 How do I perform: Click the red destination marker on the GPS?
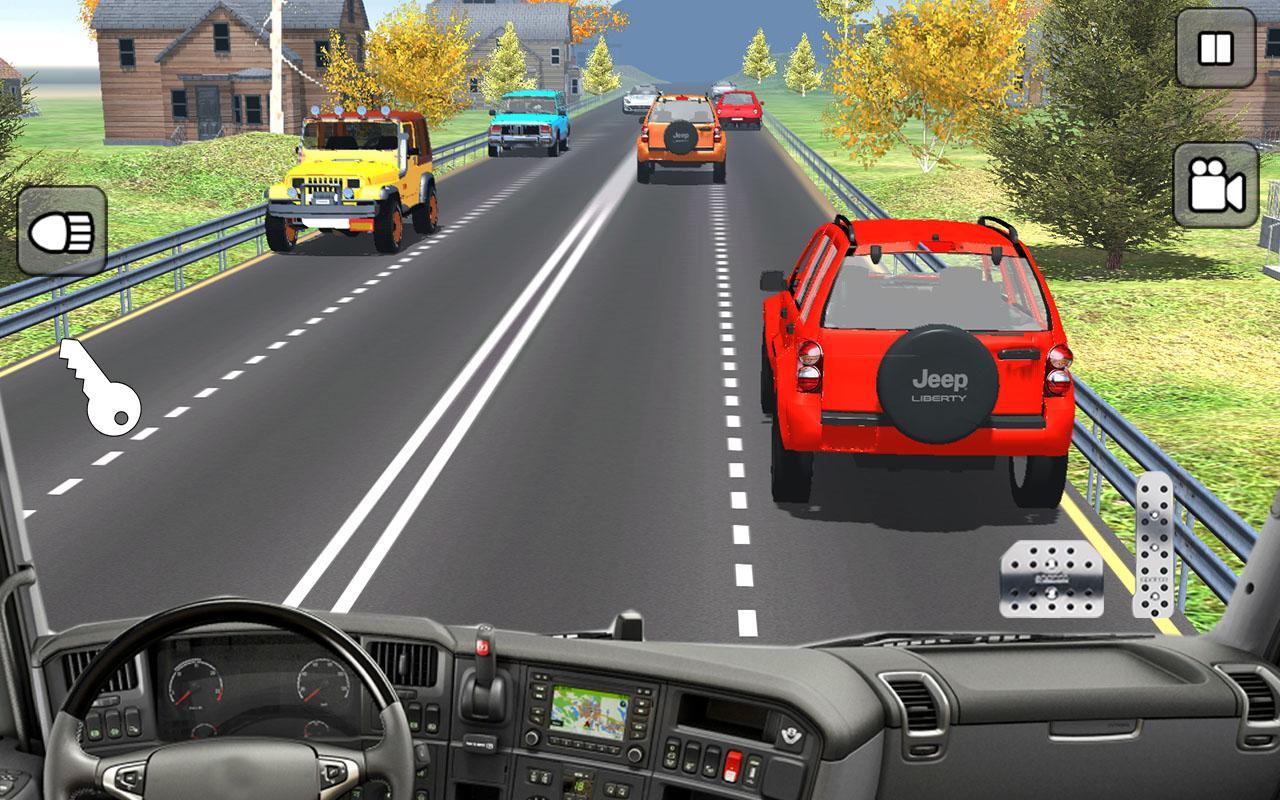587,725
